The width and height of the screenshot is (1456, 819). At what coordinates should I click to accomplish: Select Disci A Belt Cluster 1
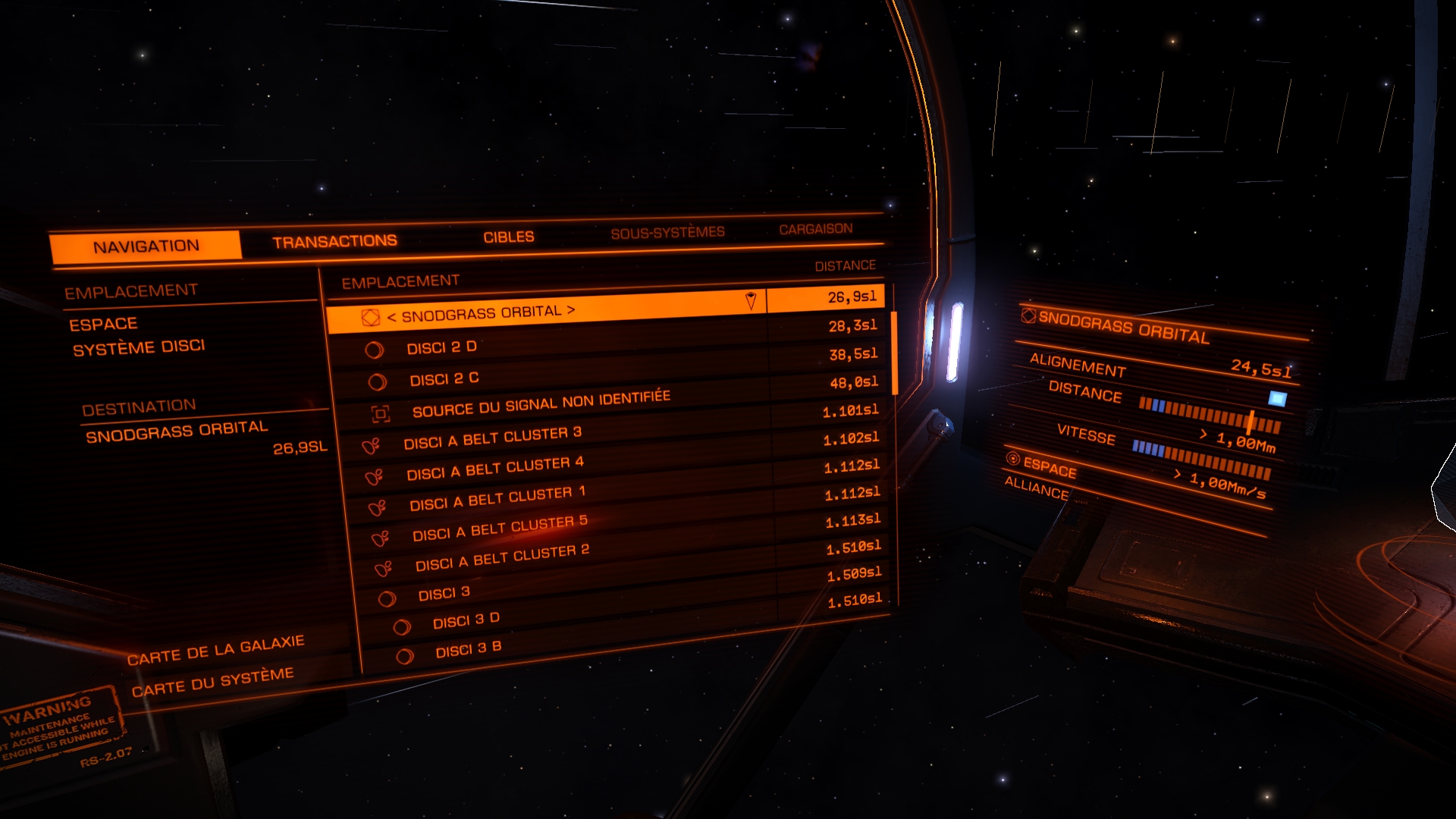pyautogui.click(x=497, y=498)
